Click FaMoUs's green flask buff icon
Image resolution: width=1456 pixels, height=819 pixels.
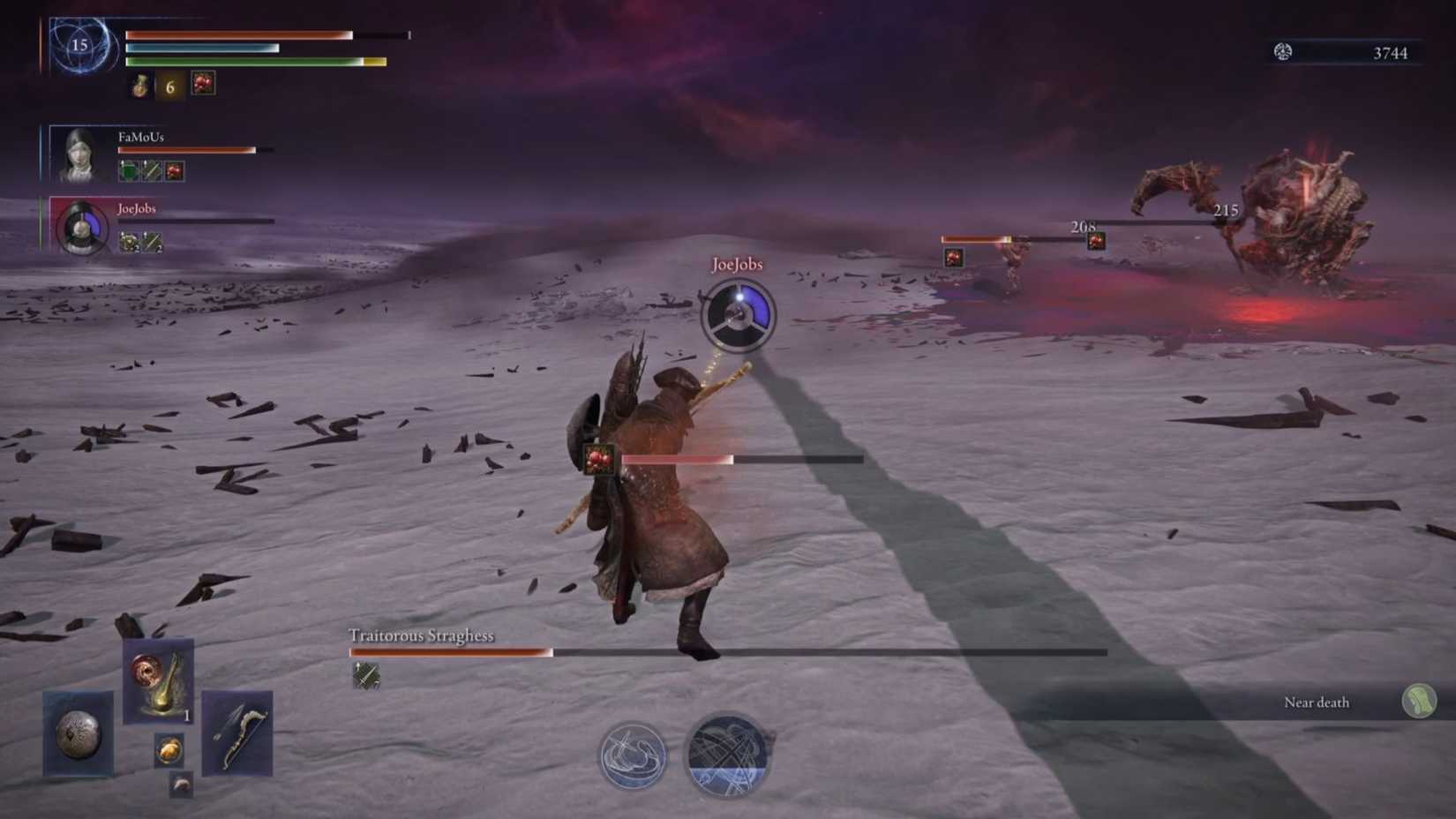[127, 170]
